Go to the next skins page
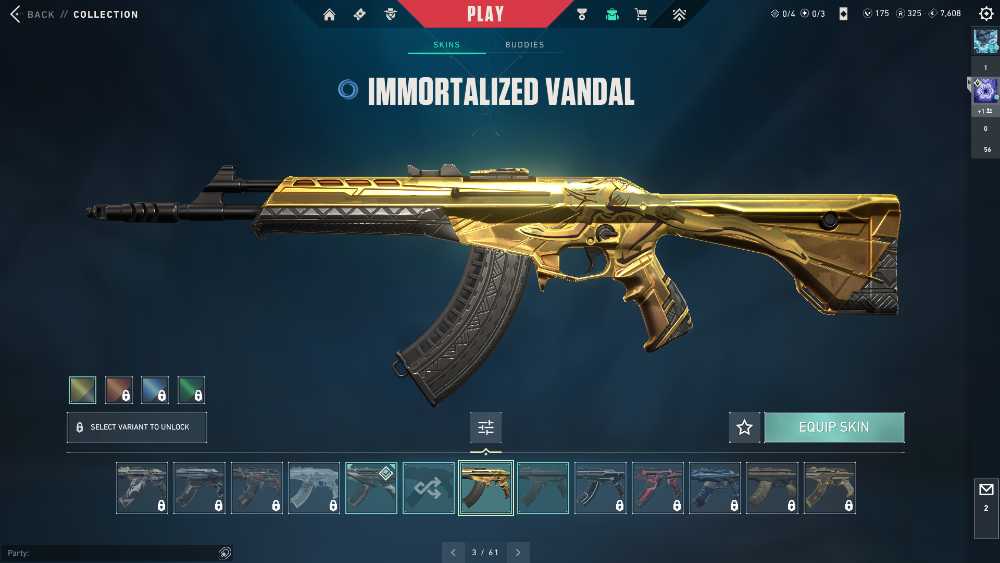Viewport: 1000px width, 563px height. (x=518, y=552)
